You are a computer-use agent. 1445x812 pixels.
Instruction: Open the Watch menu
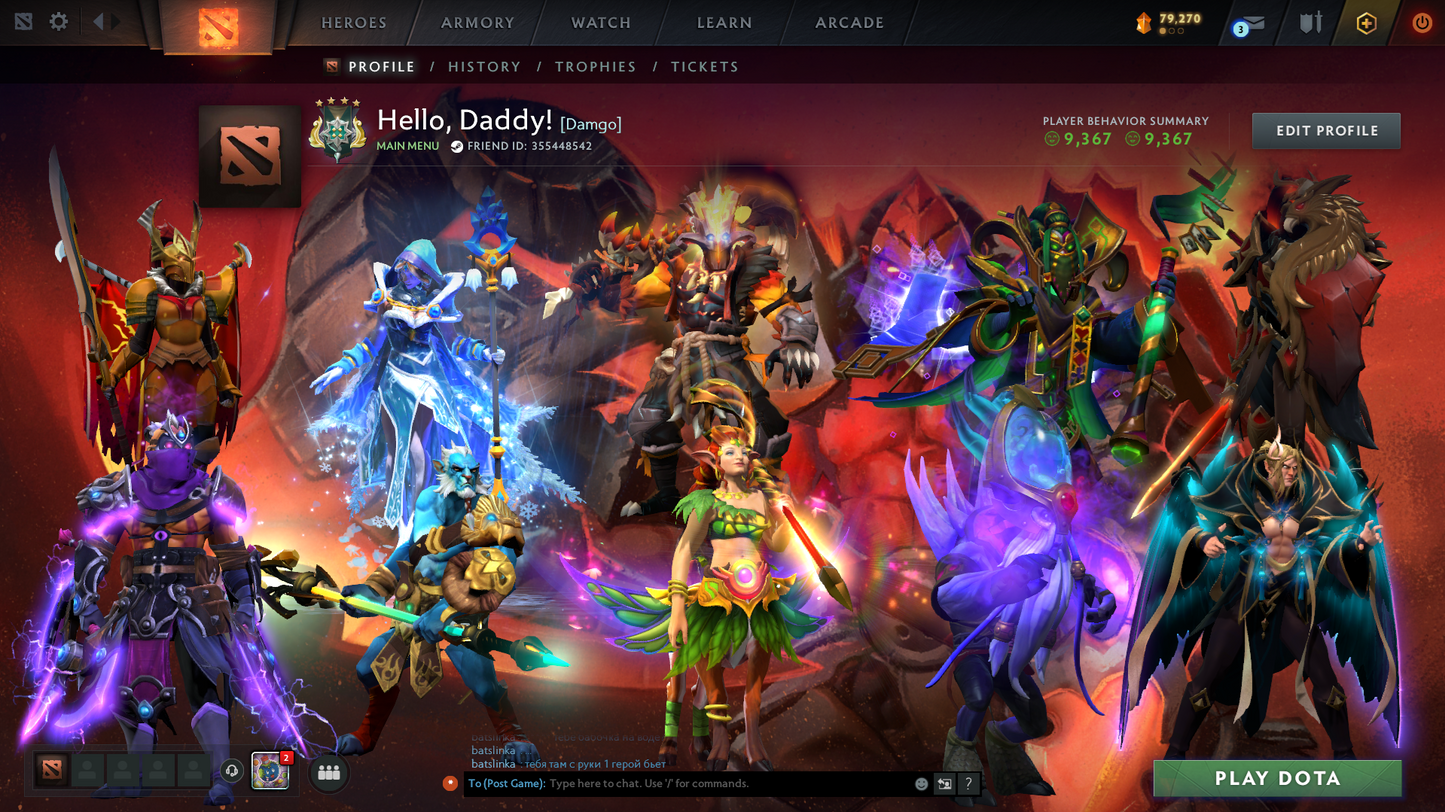600,23
